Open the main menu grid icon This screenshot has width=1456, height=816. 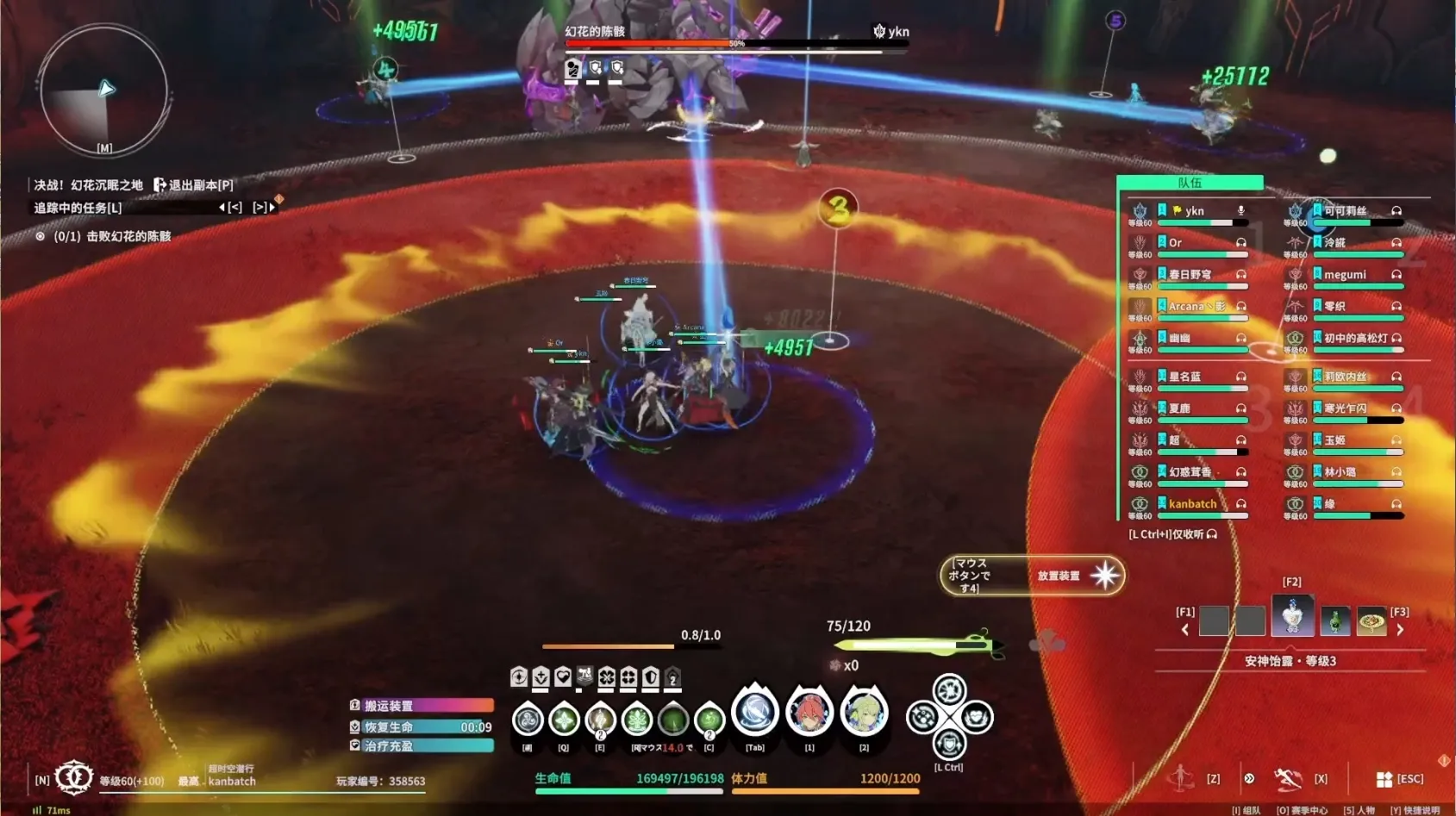[1384, 779]
